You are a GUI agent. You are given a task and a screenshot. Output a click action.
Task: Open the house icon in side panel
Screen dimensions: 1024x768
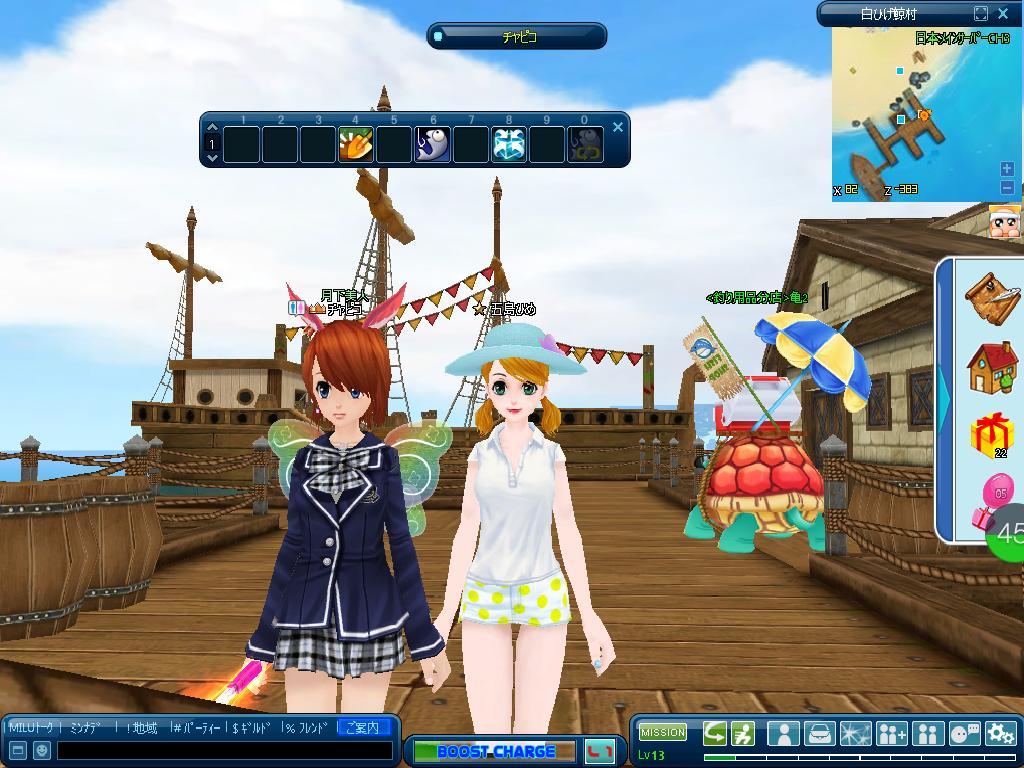click(991, 368)
